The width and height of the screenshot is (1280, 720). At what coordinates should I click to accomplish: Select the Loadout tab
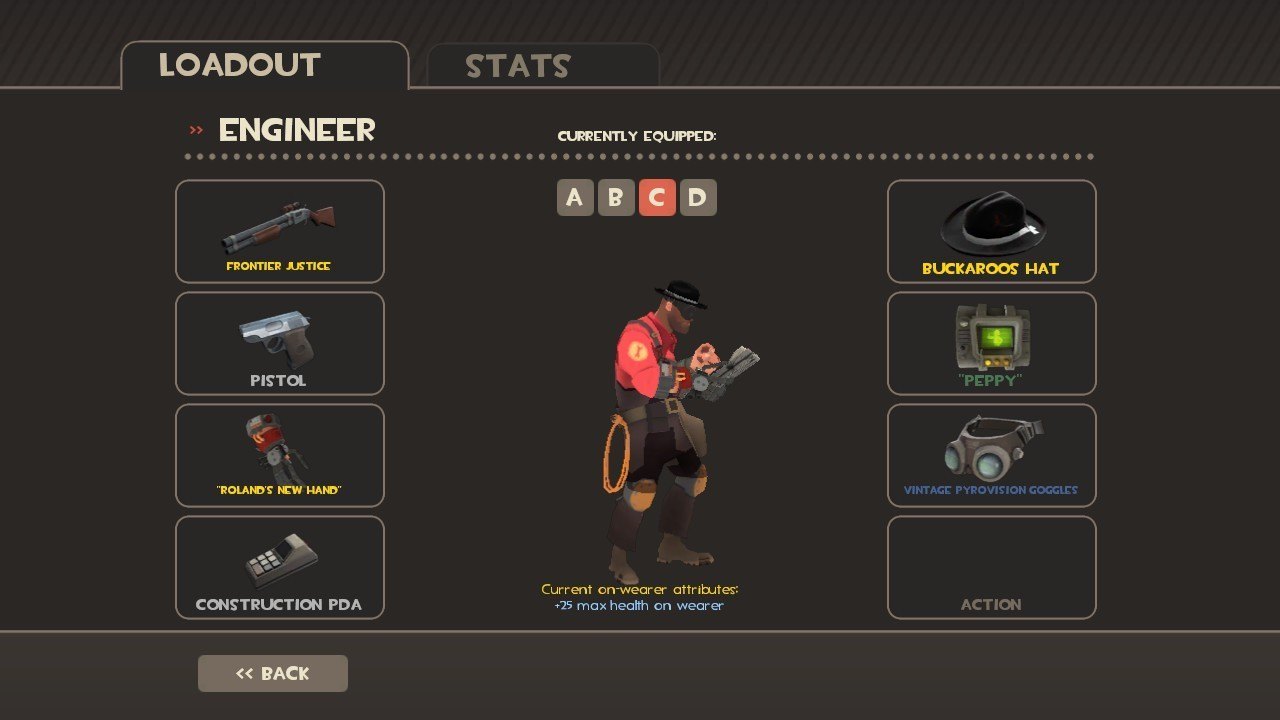(x=265, y=66)
